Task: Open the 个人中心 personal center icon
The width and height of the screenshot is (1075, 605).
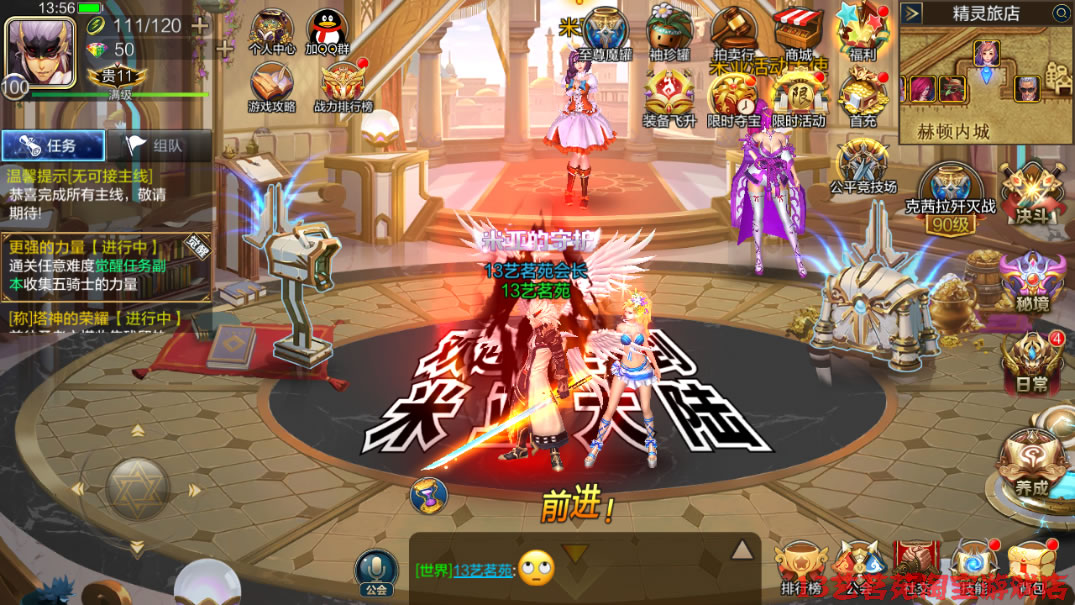Action: click(x=271, y=30)
